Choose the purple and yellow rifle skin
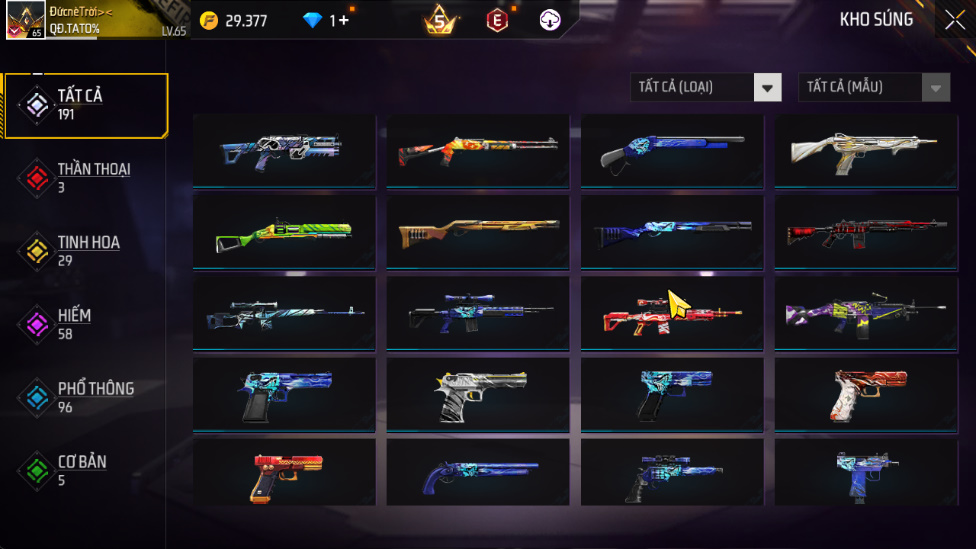 [x=866, y=314]
